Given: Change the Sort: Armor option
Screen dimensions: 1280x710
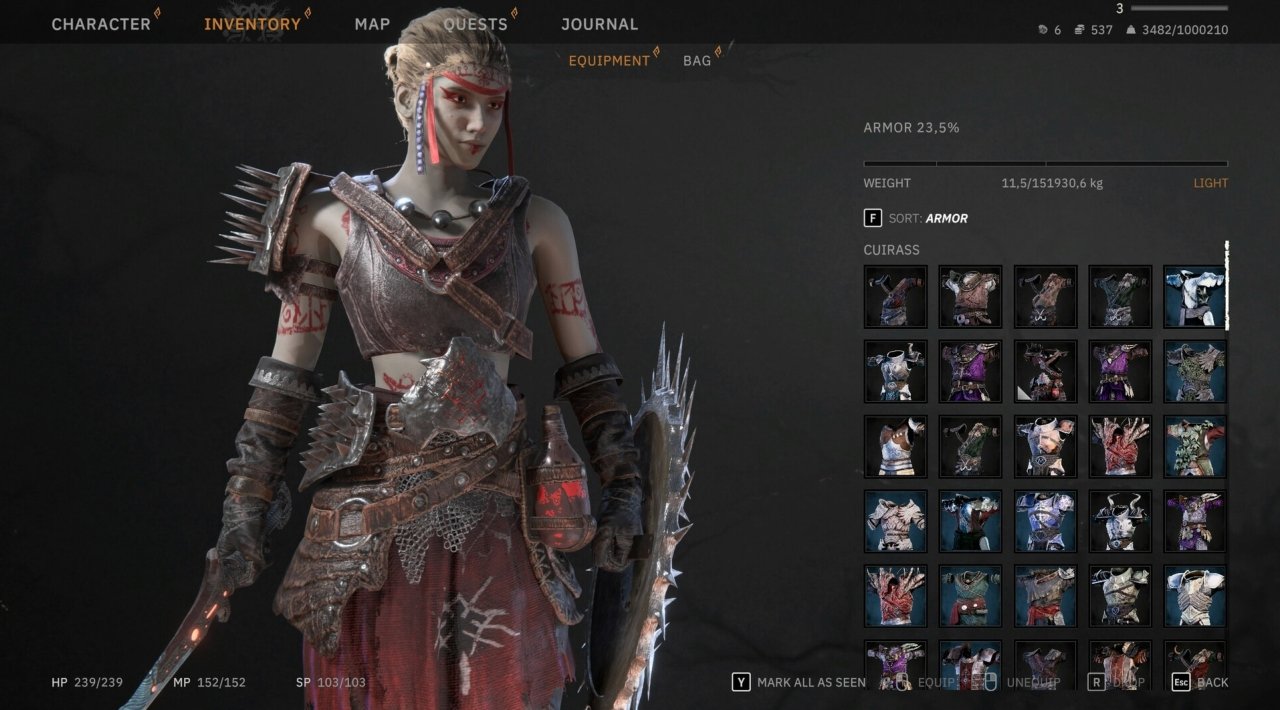Looking at the screenshot, I should coord(915,218).
